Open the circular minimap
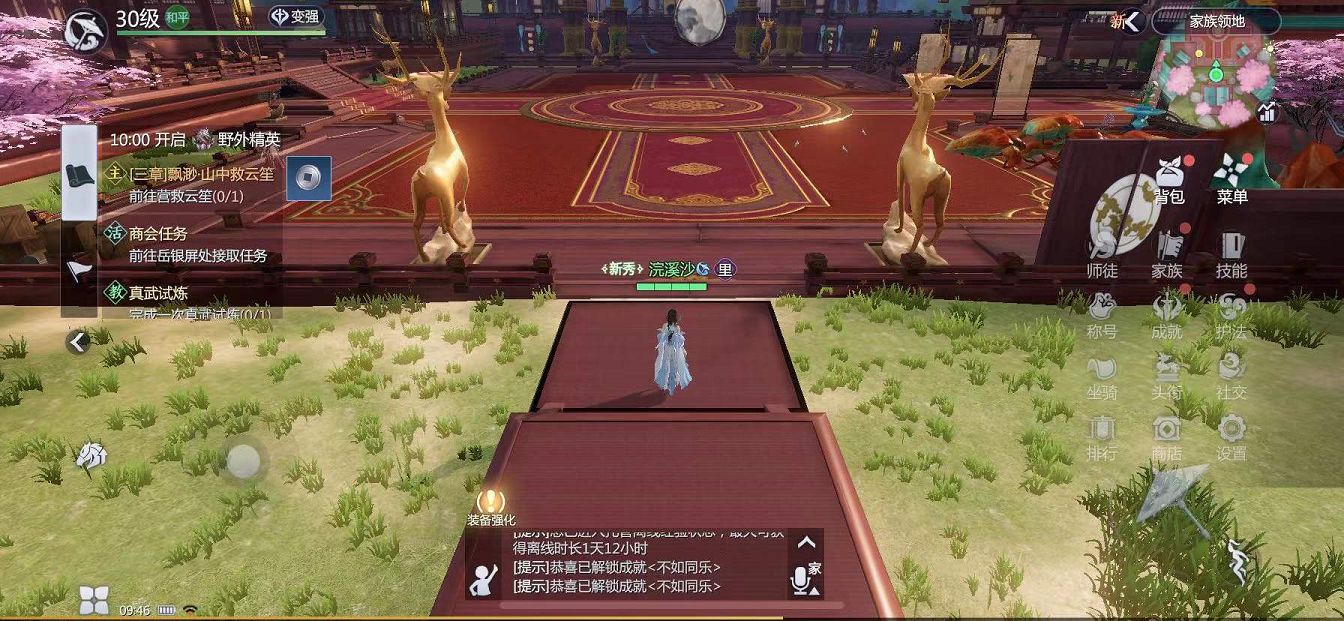Viewport: 1344px width, 621px height. tap(1214, 80)
